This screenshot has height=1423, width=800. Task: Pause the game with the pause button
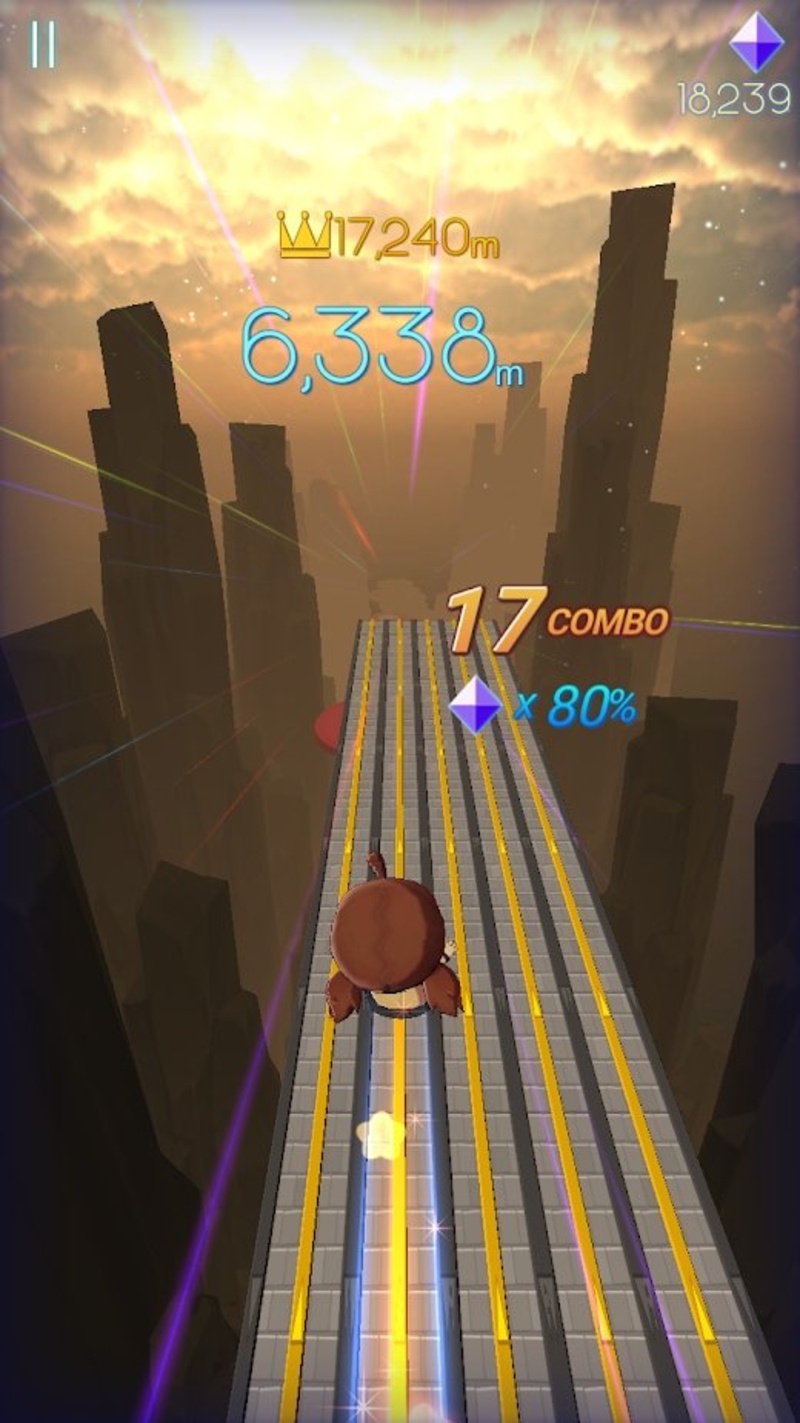(43, 44)
